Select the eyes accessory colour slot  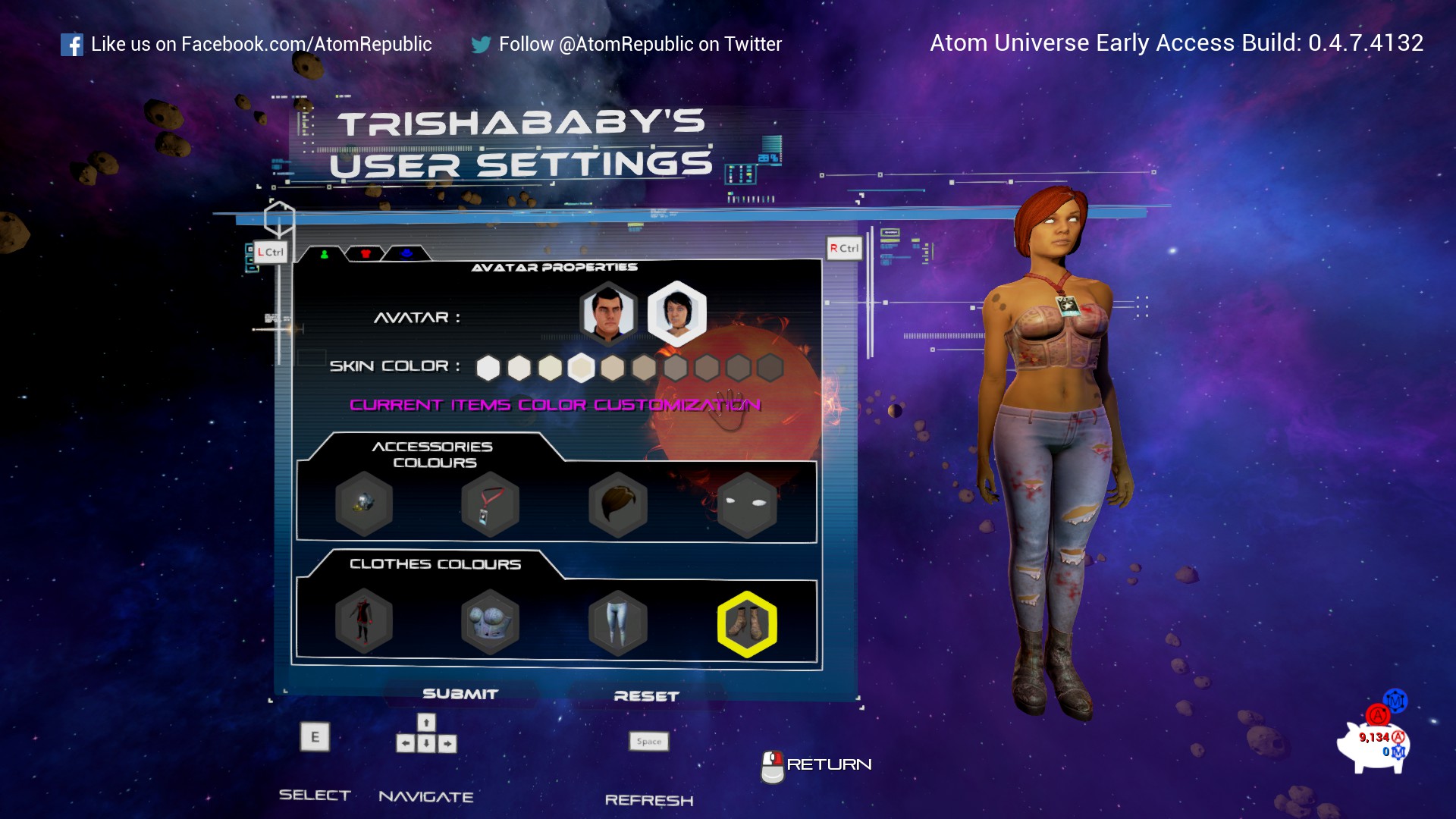pyautogui.click(x=747, y=504)
